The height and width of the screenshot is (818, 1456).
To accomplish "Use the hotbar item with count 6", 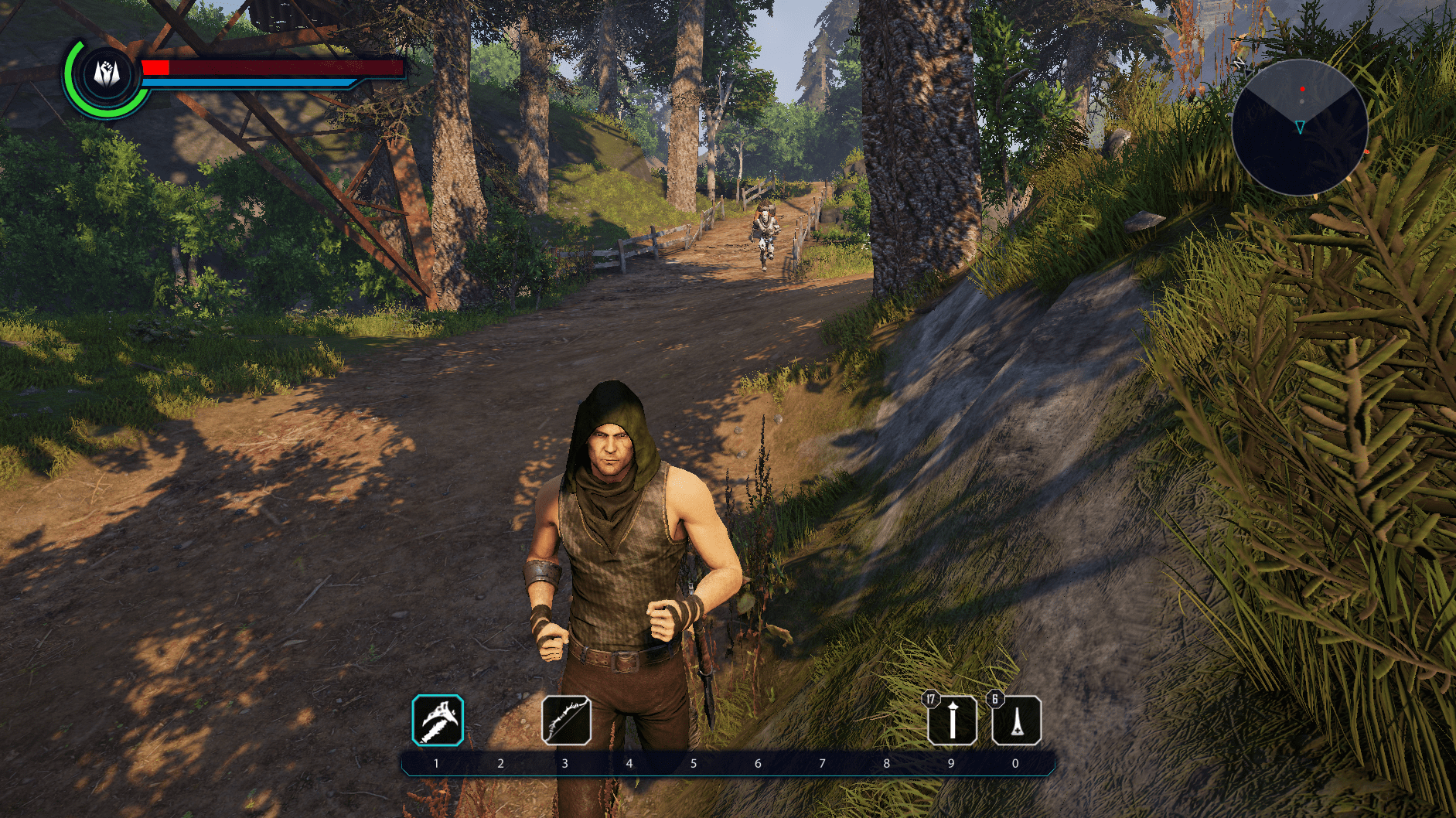I will 1016,721.
